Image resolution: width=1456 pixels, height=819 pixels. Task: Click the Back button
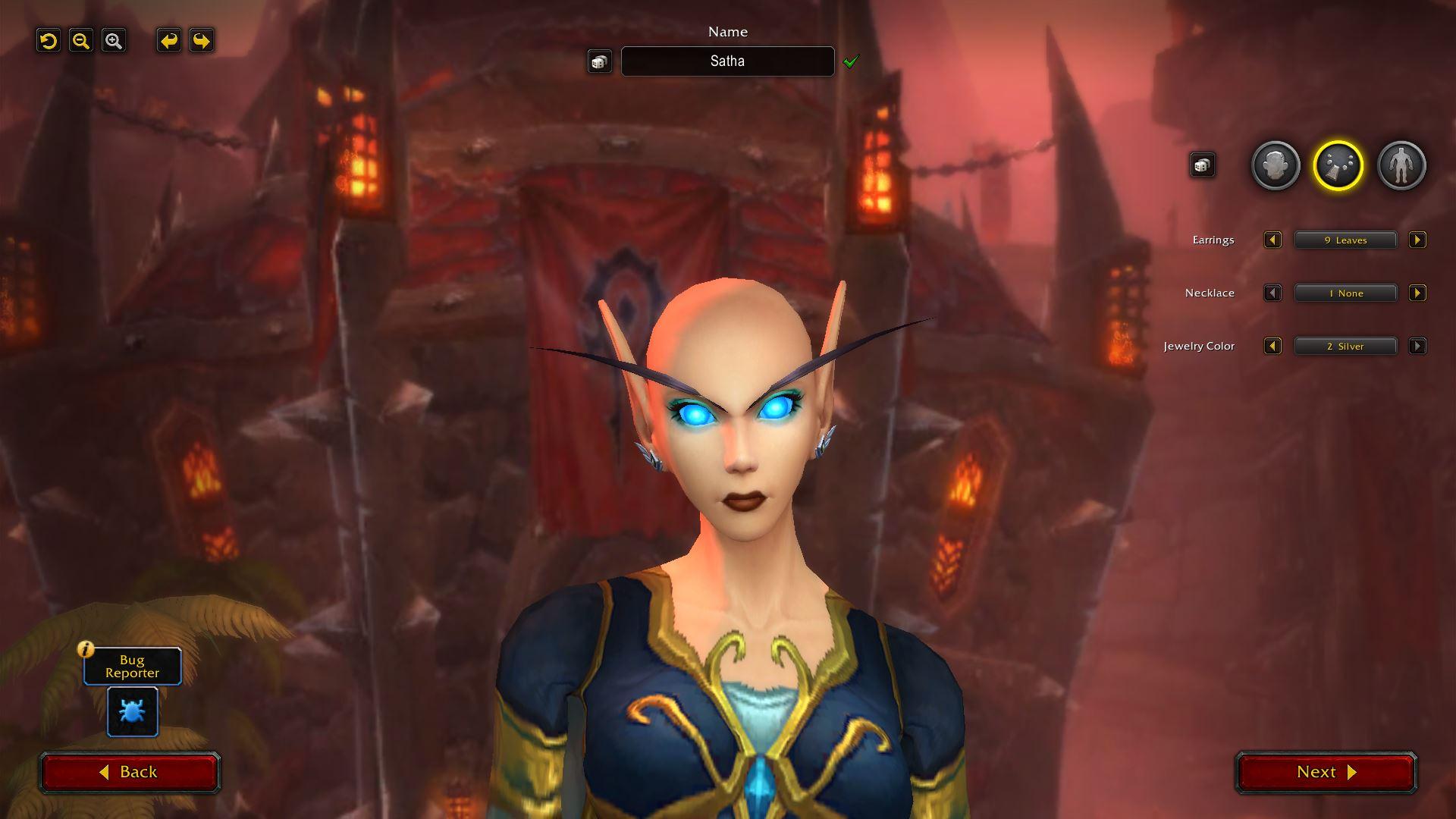tap(130, 772)
